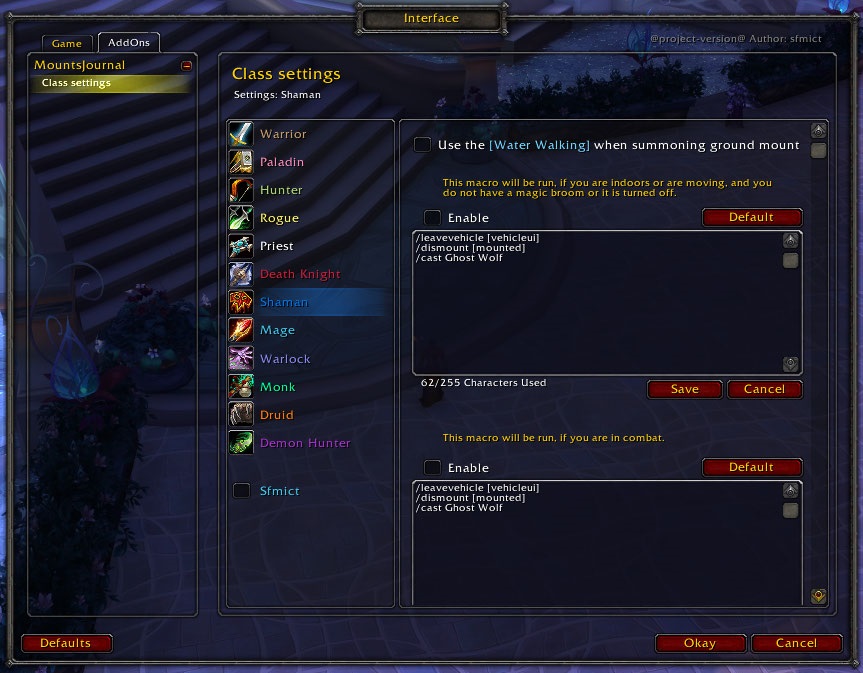Select the Hunter class settings

[281, 190]
